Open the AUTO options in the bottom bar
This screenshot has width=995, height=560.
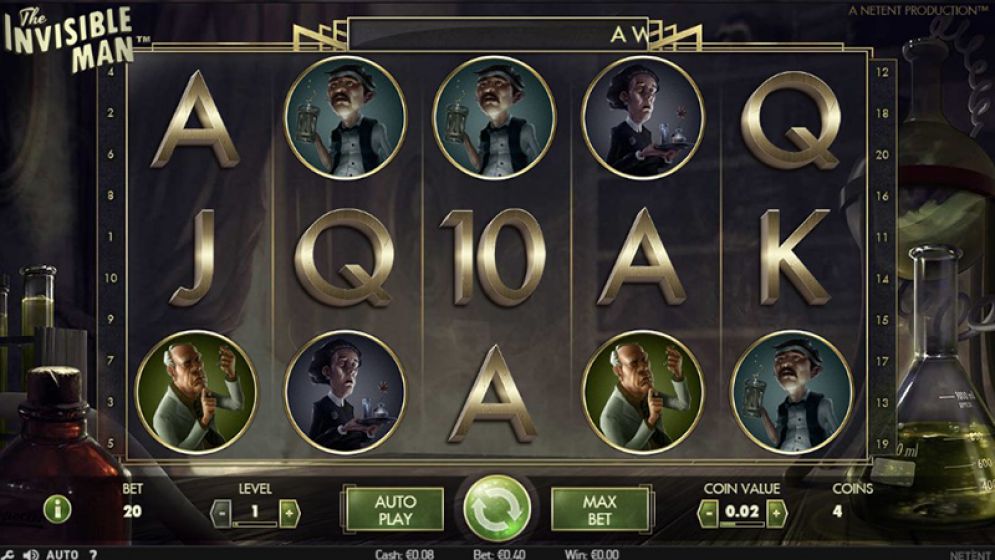pyautogui.click(x=62, y=554)
